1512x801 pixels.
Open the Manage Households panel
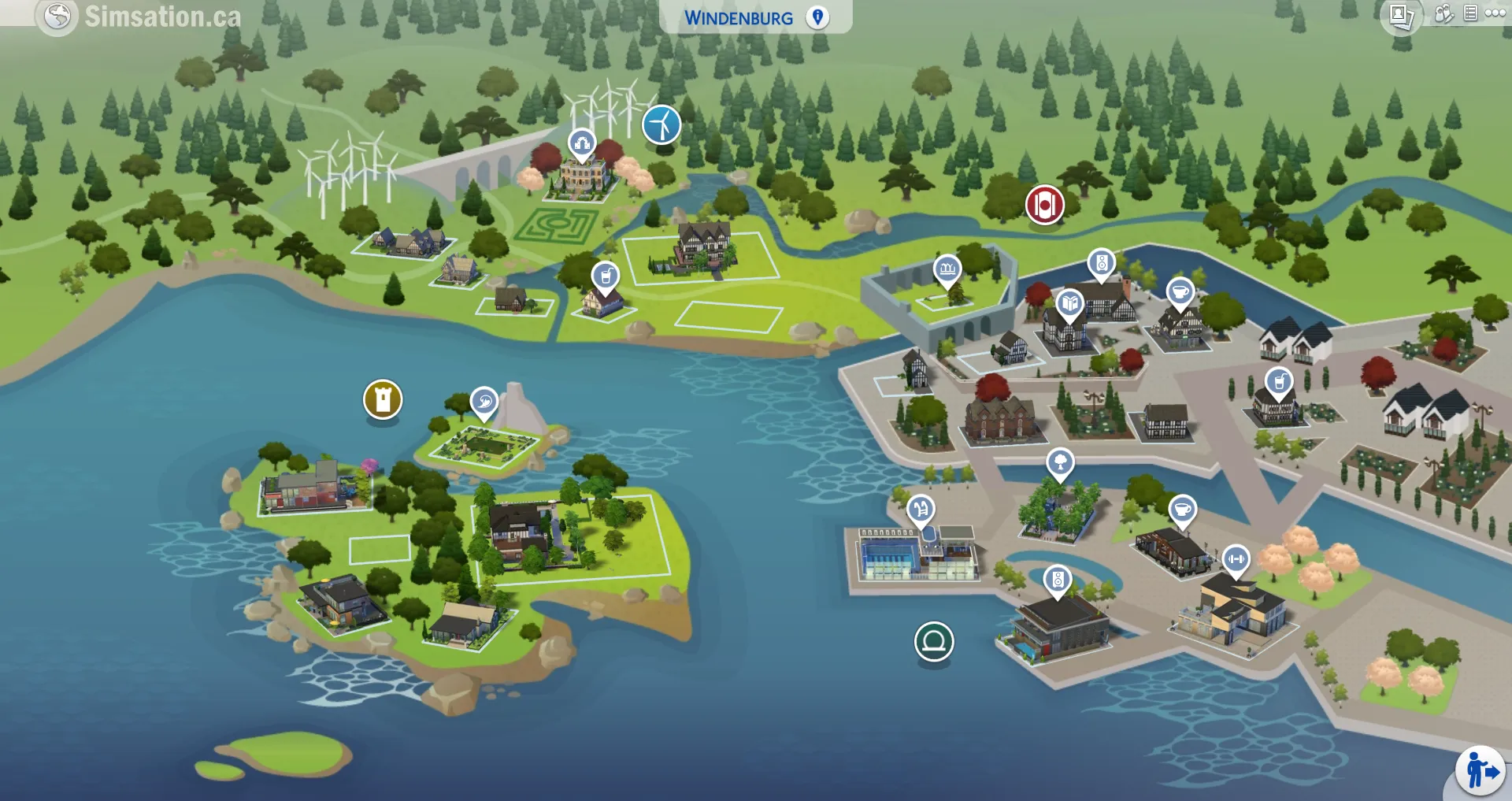pyautogui.click(x=1444, y=13)
